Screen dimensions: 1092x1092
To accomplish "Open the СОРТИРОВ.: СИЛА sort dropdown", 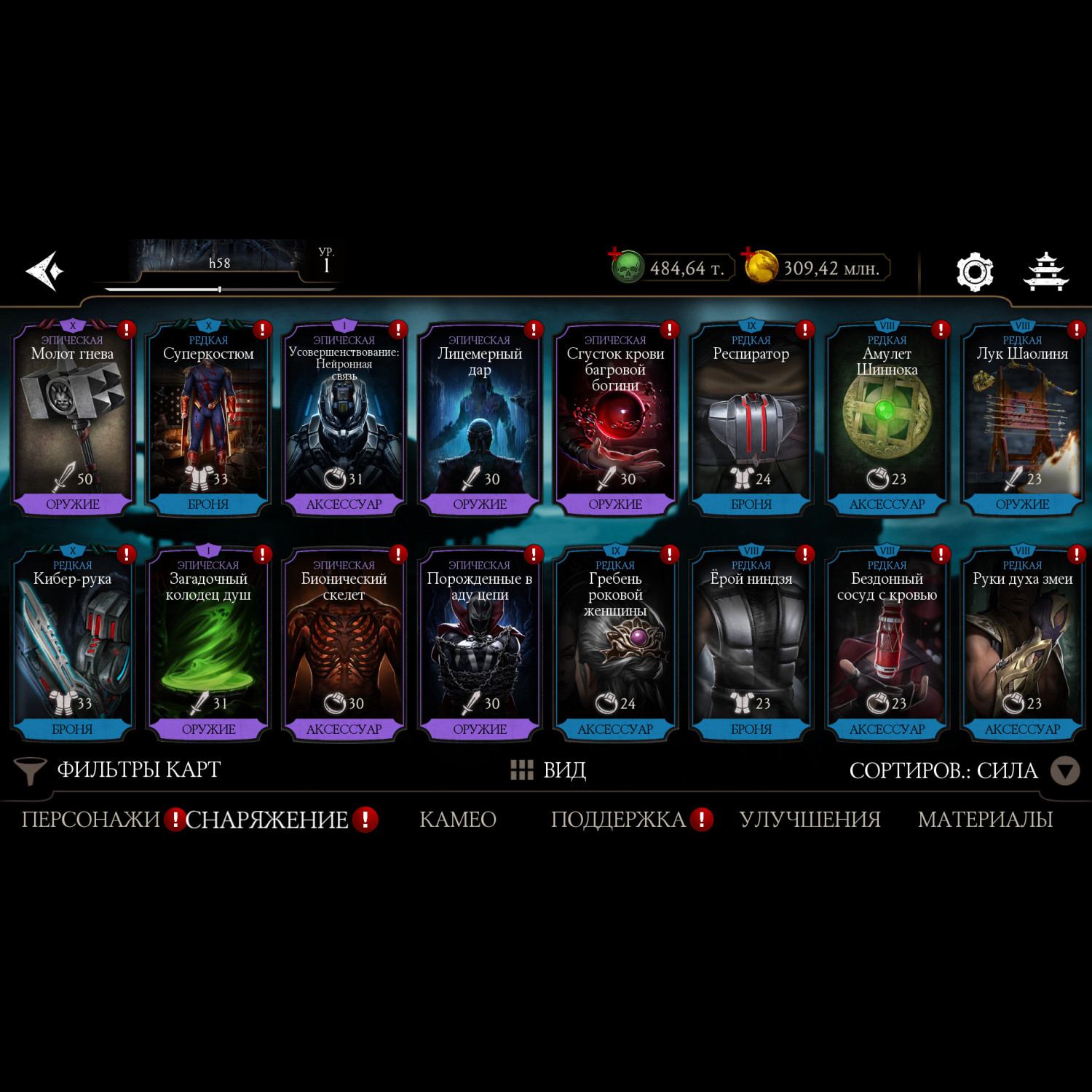I will point(962,770).
